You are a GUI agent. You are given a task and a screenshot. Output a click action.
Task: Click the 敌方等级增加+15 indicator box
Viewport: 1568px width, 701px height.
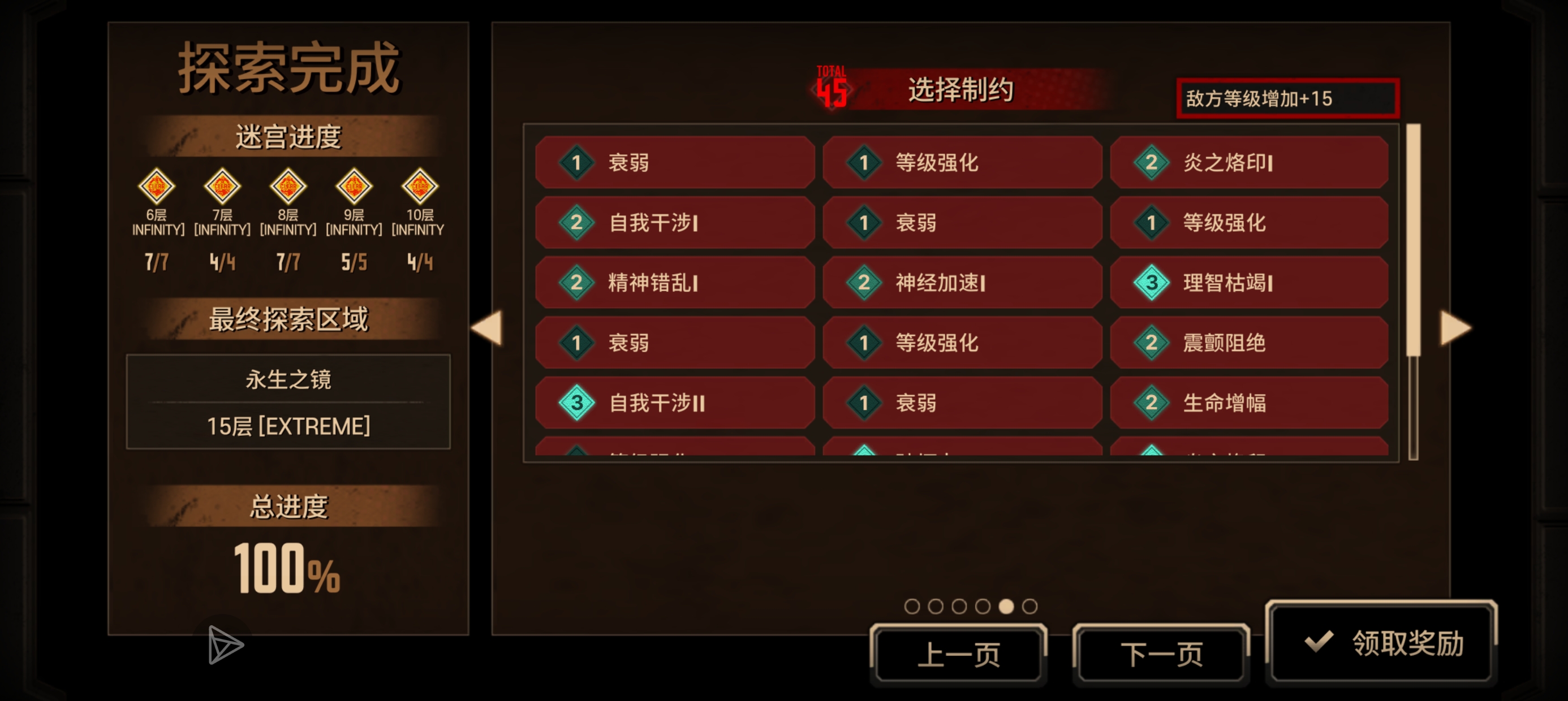click(x=1286, y=97)
